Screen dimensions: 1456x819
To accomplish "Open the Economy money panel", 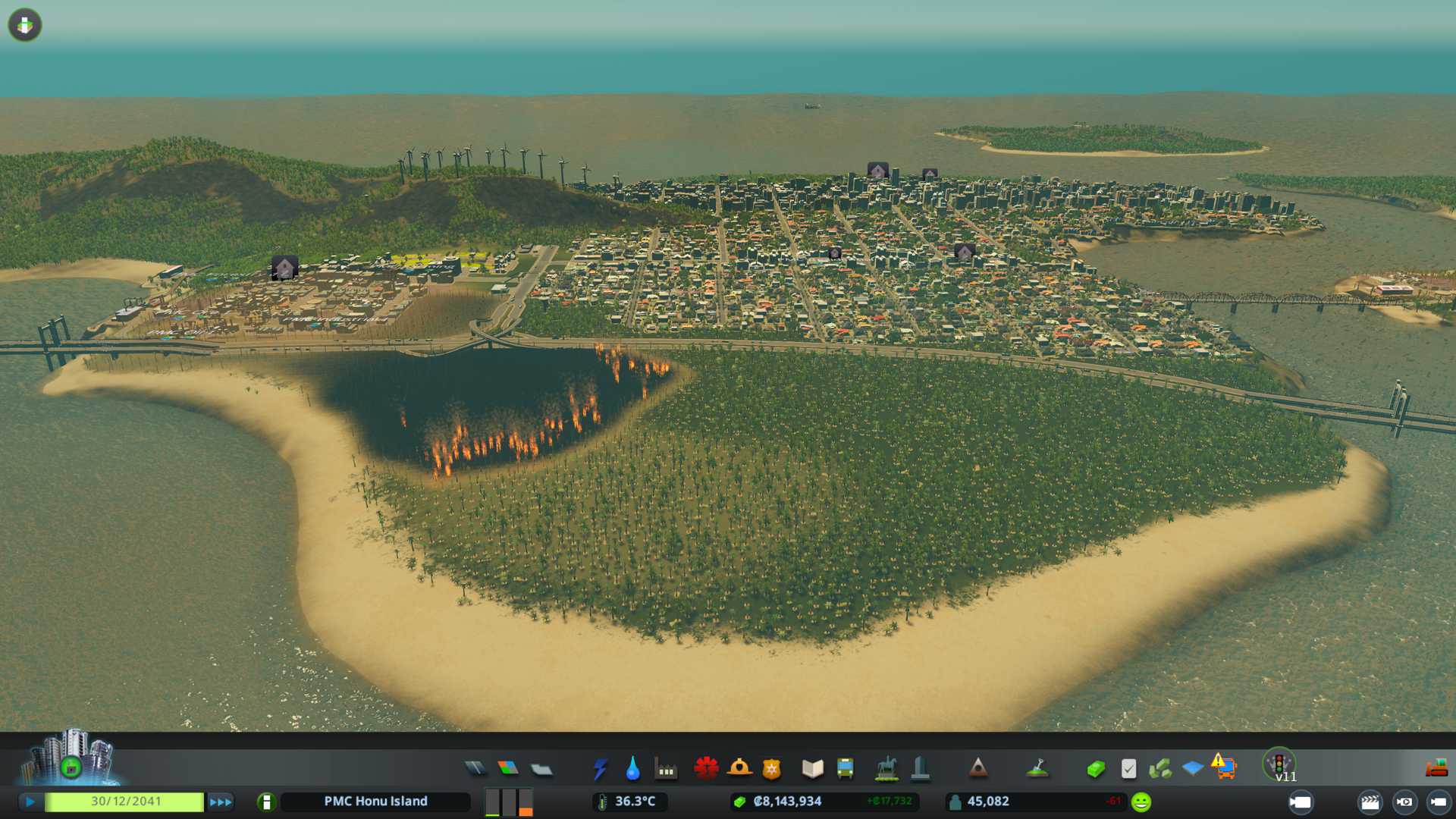I will 1095,769.
